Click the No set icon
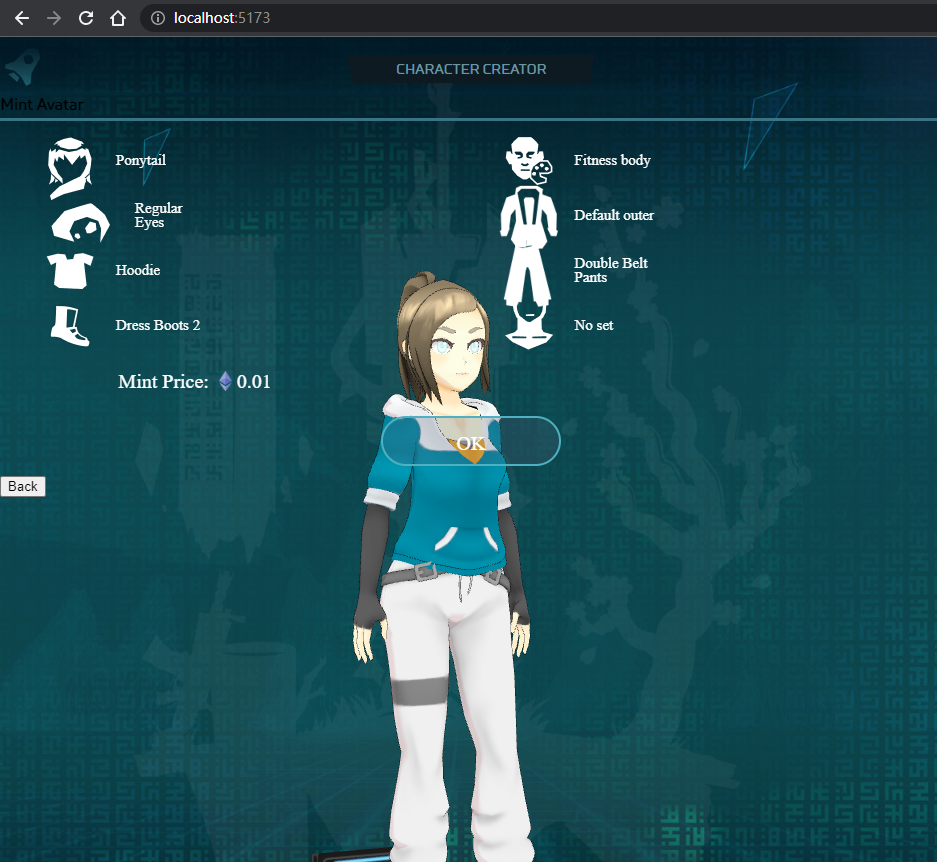 coord(529,328)
